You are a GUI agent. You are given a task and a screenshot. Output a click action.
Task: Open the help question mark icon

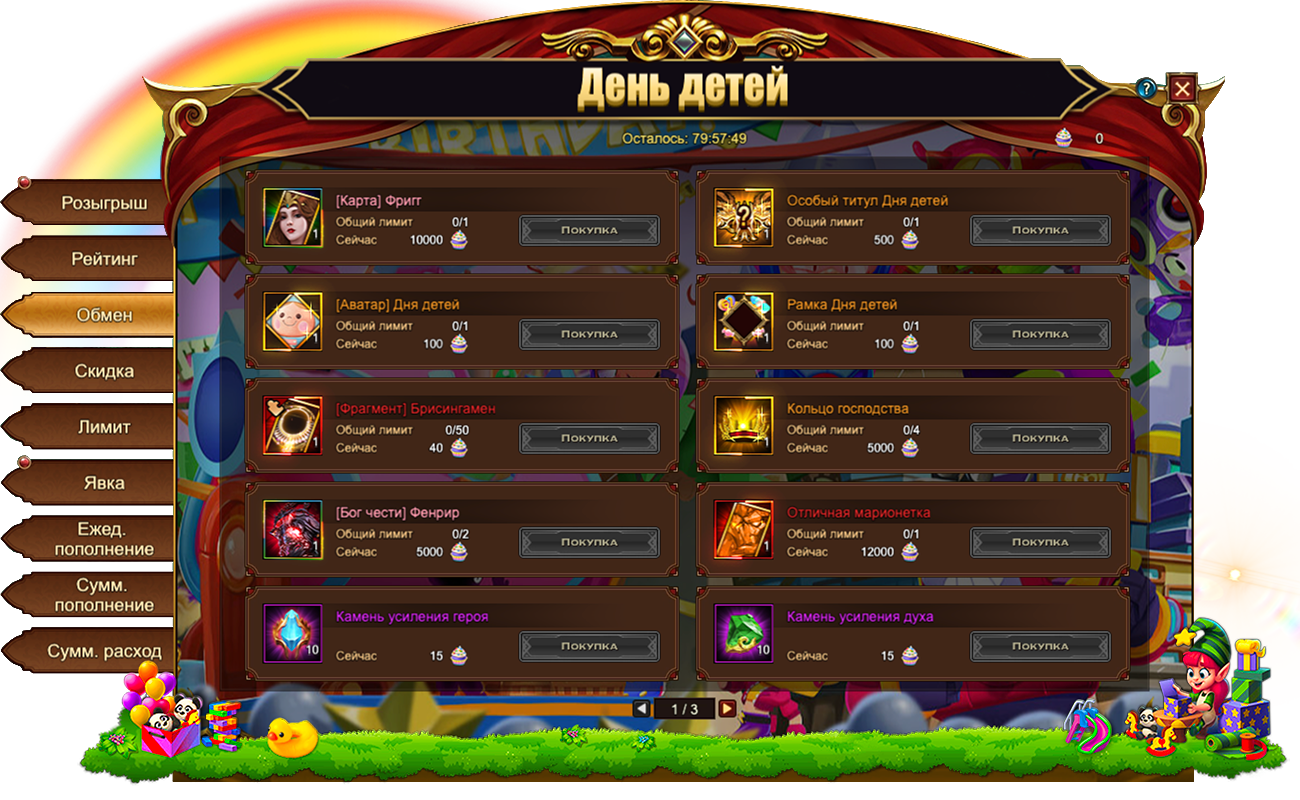(1146, 89)
